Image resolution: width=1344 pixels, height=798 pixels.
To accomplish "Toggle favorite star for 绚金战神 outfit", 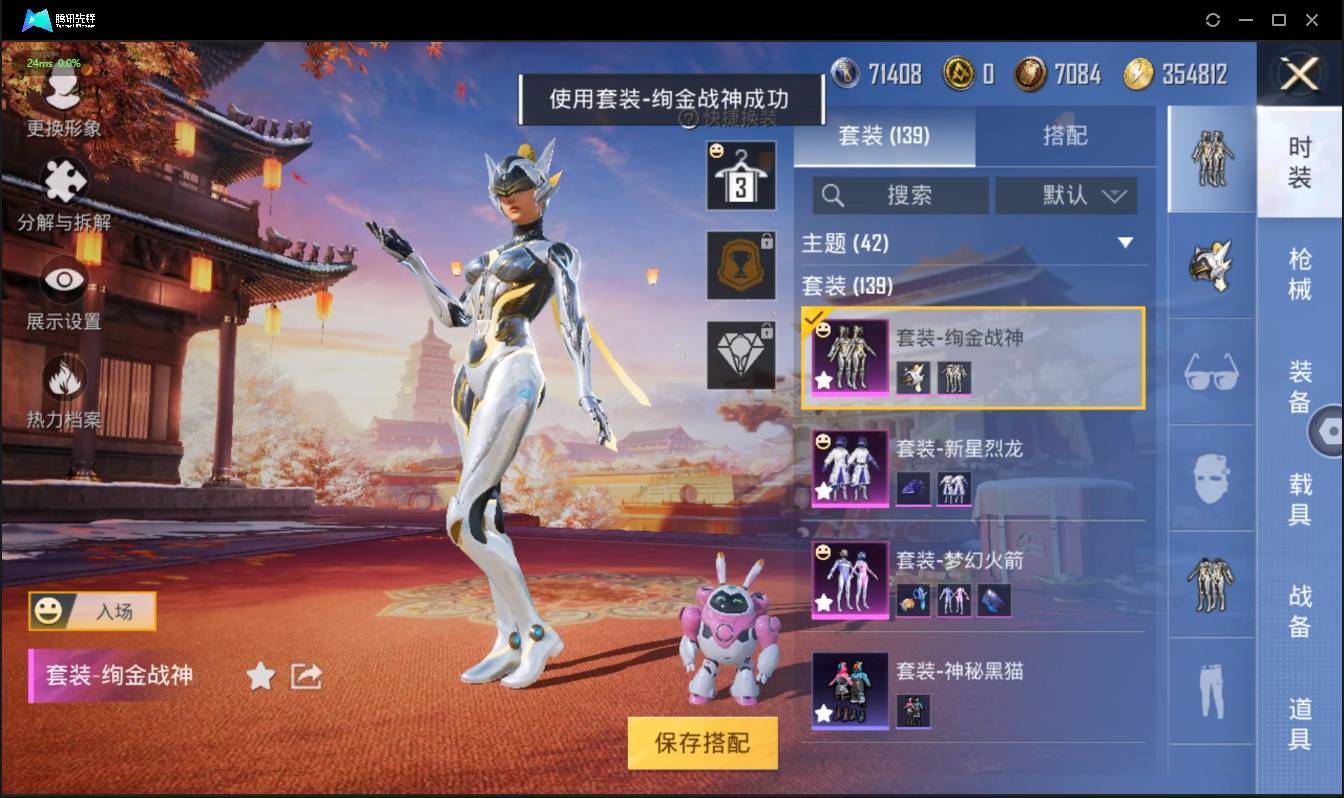I will [x=824, y=379].
